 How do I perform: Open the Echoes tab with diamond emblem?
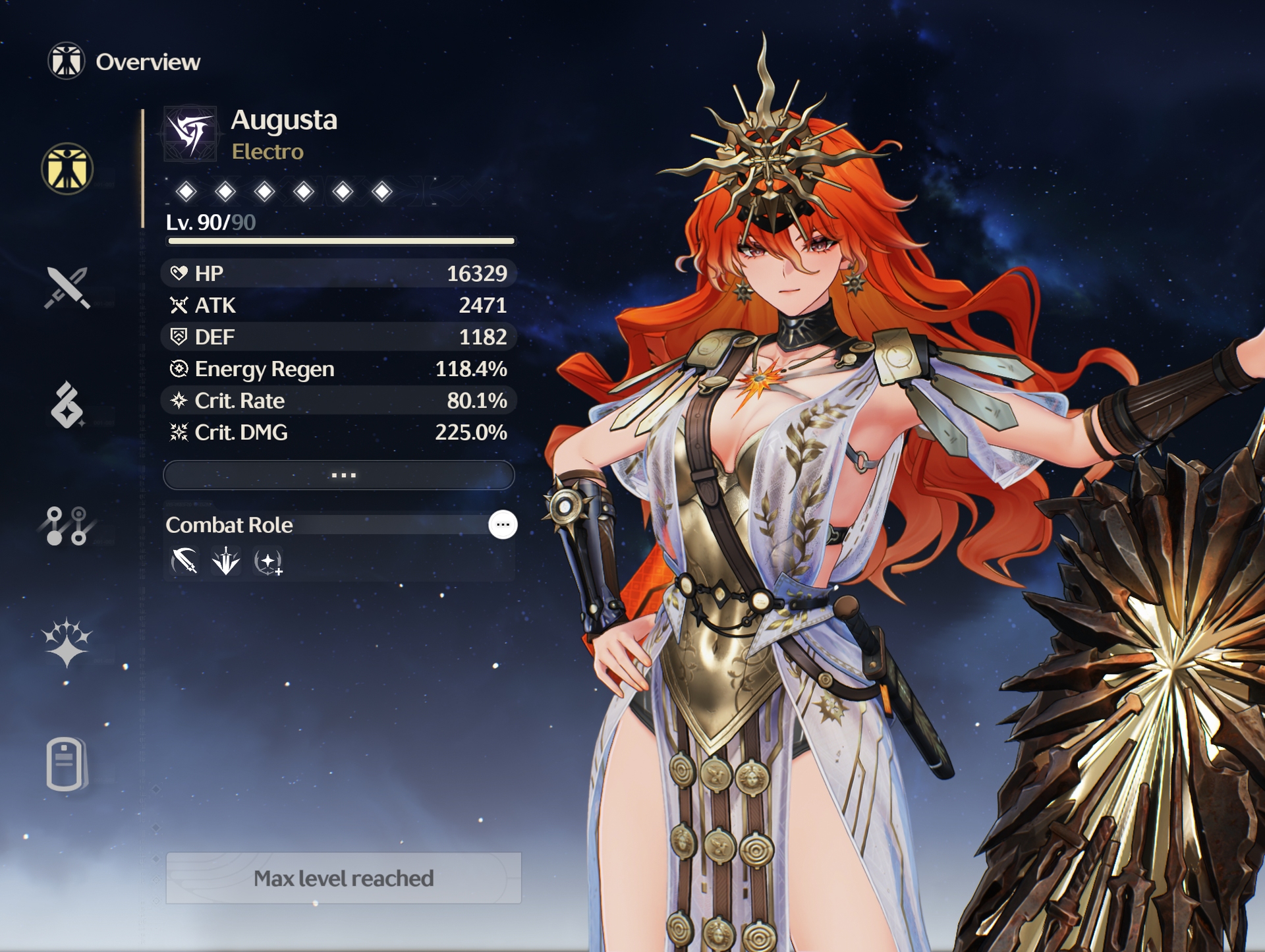(67, 405)
